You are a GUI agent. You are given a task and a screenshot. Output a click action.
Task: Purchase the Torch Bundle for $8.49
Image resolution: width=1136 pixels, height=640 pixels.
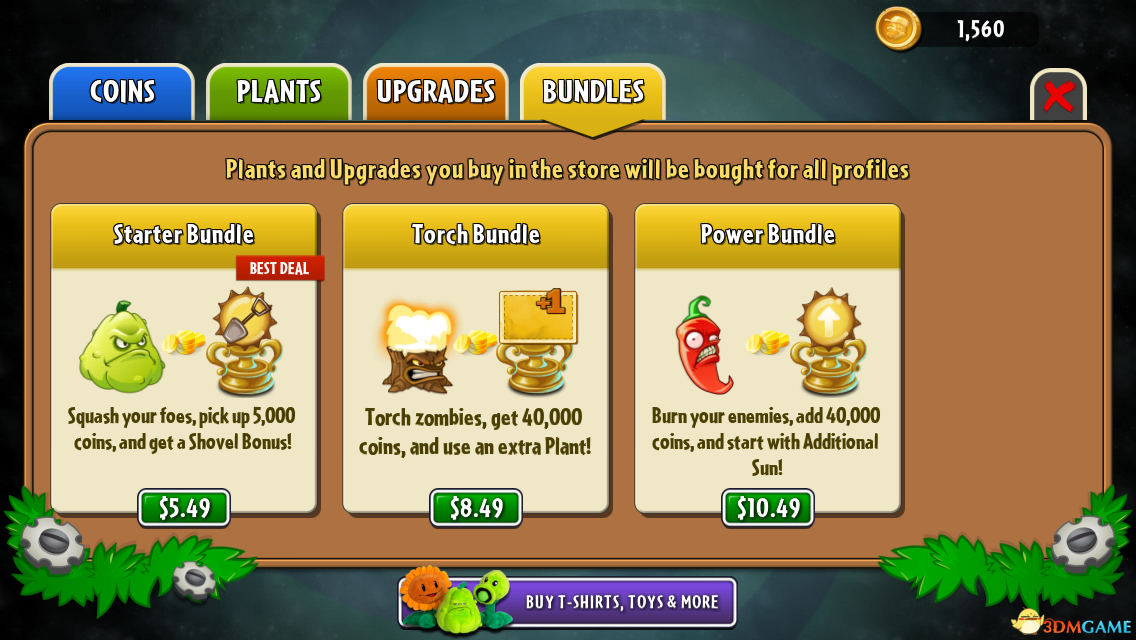point(476,508)
